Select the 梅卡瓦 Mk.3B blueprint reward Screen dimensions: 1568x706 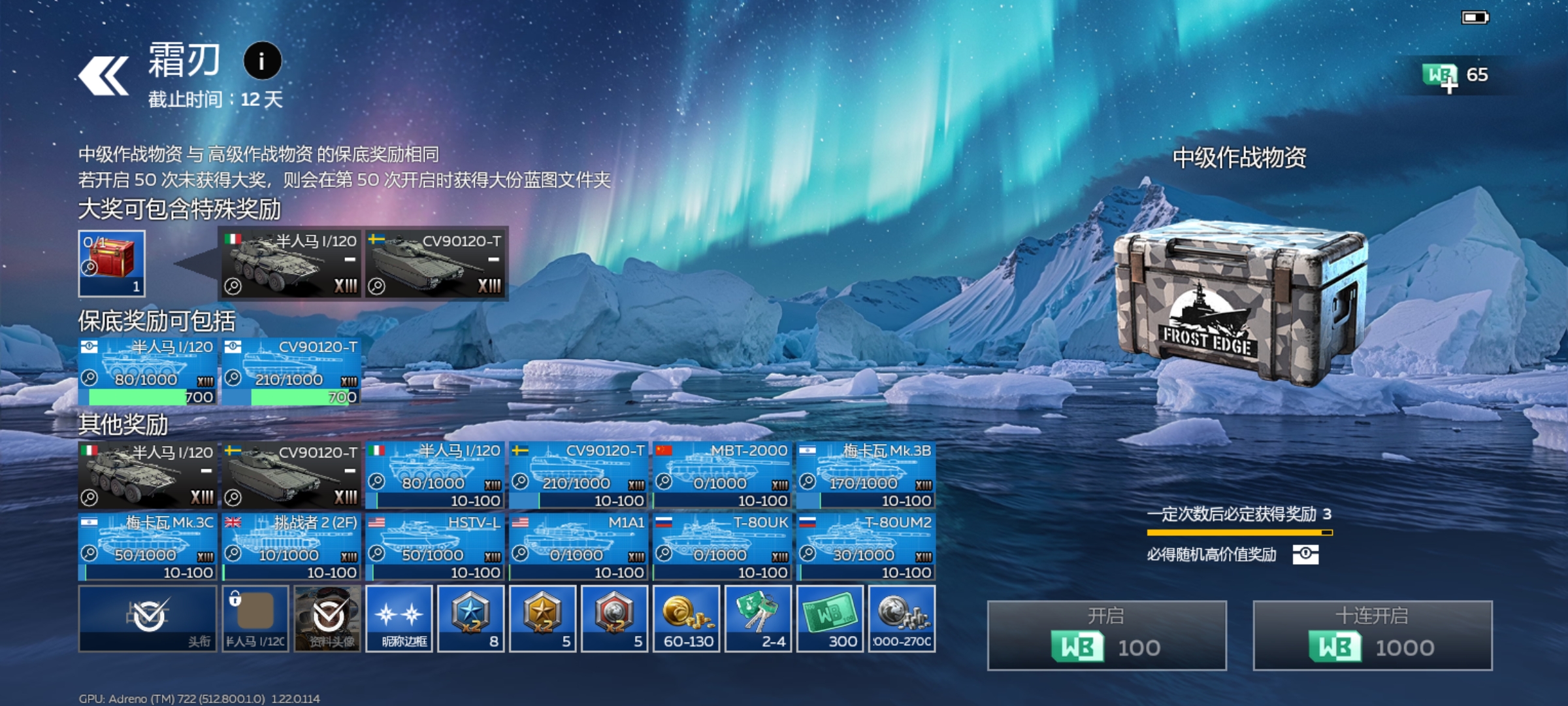(866, 475)
